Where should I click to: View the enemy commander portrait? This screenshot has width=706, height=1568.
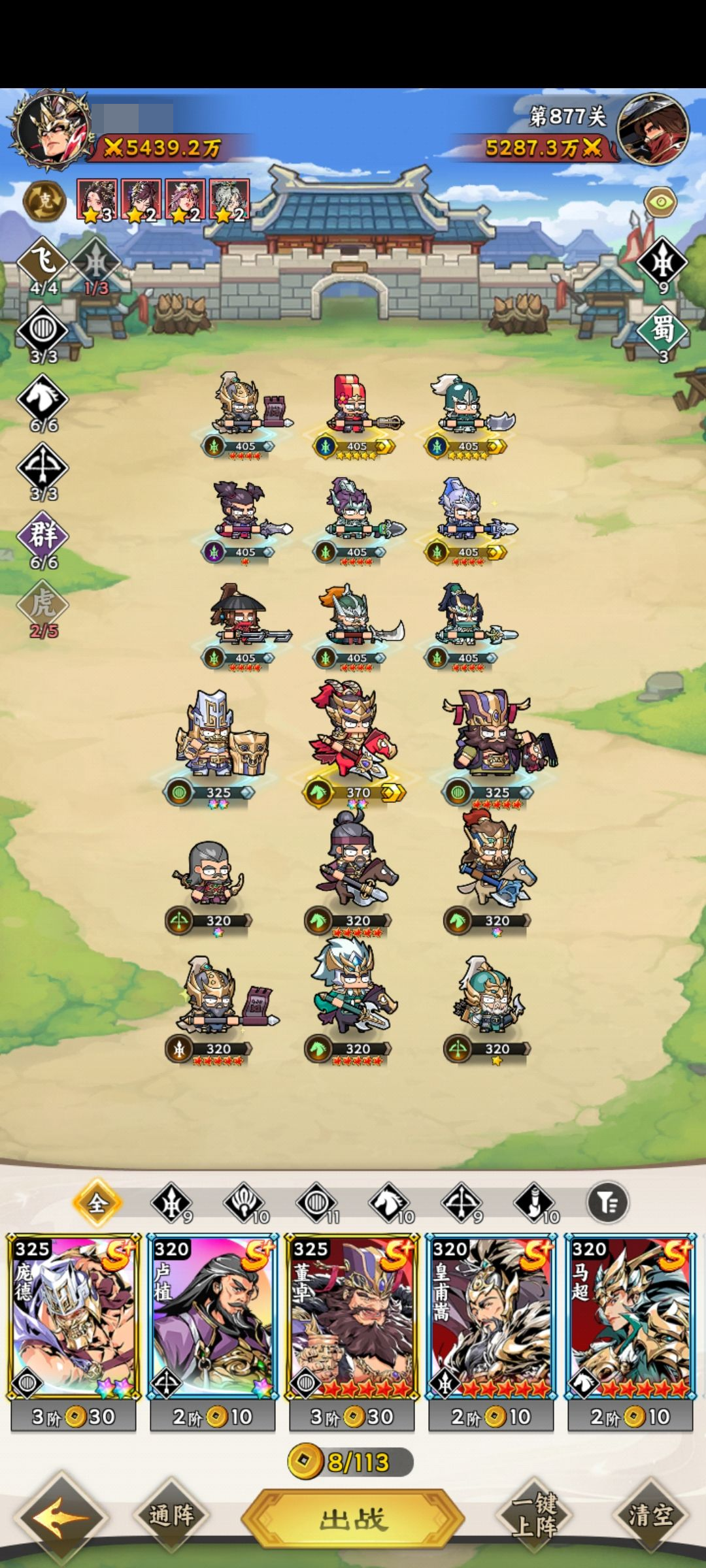click(x=652, y=129)
